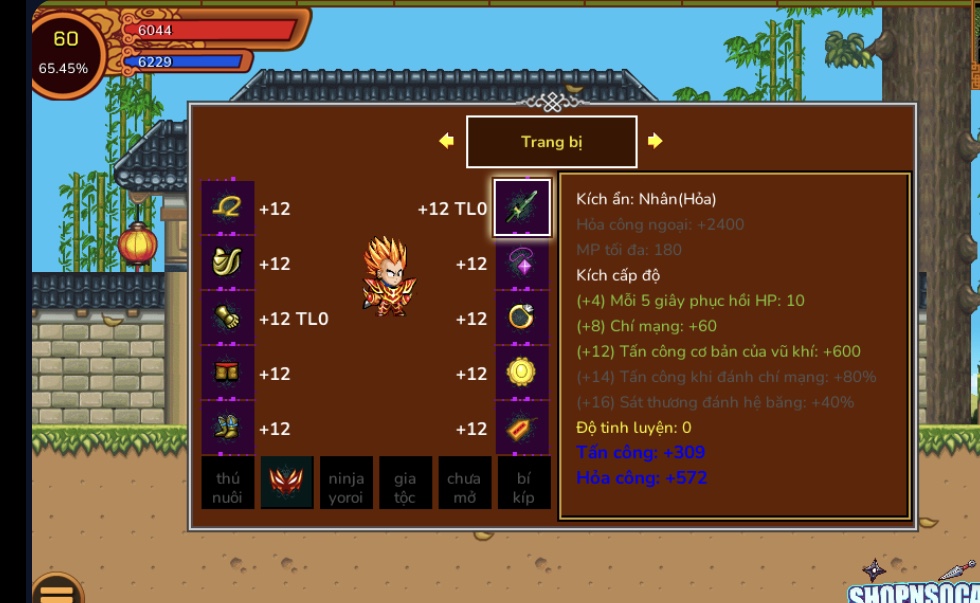Select the golden whip-shaped equipment slot
The height and width of the screenshot is (603, 980).
(228, 208)
